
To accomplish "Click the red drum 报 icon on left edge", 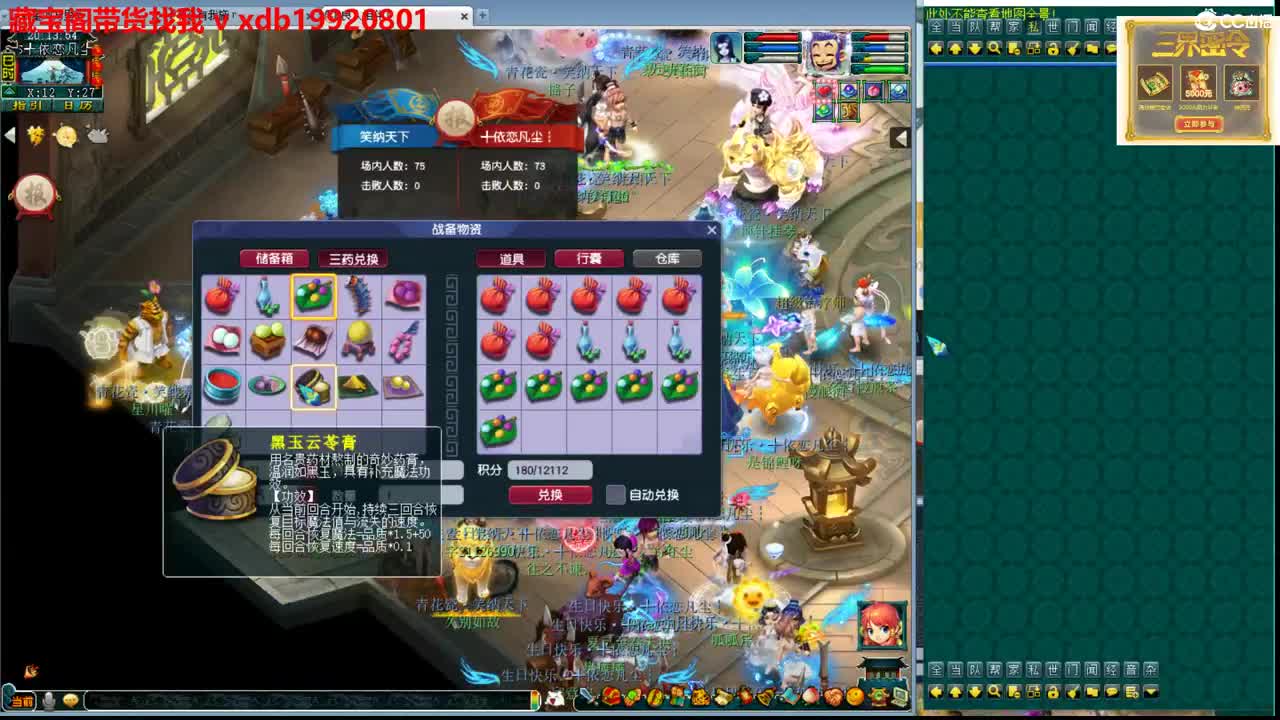I will pos(33,194).
